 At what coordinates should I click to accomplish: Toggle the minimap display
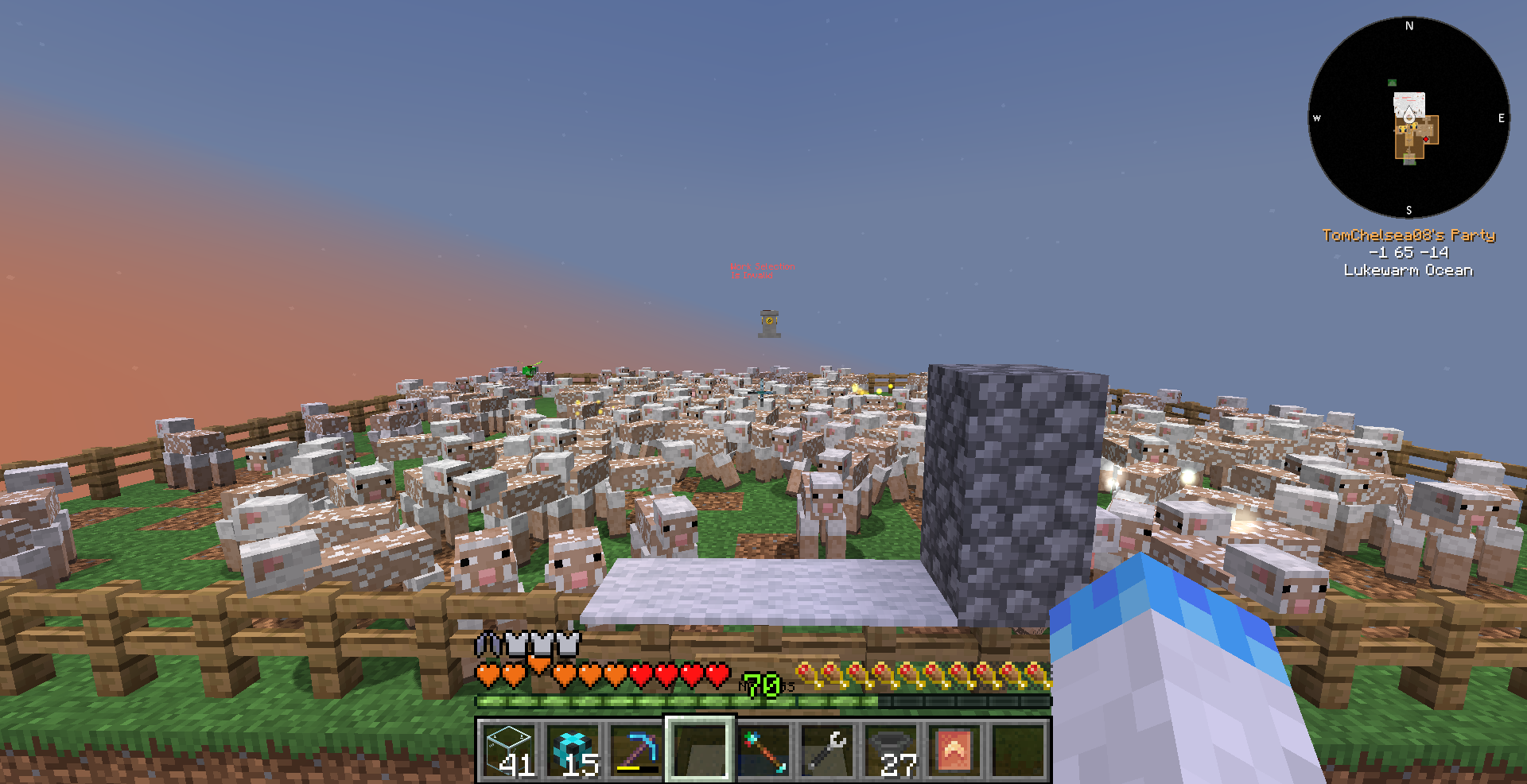click(x=1408, y=119)
